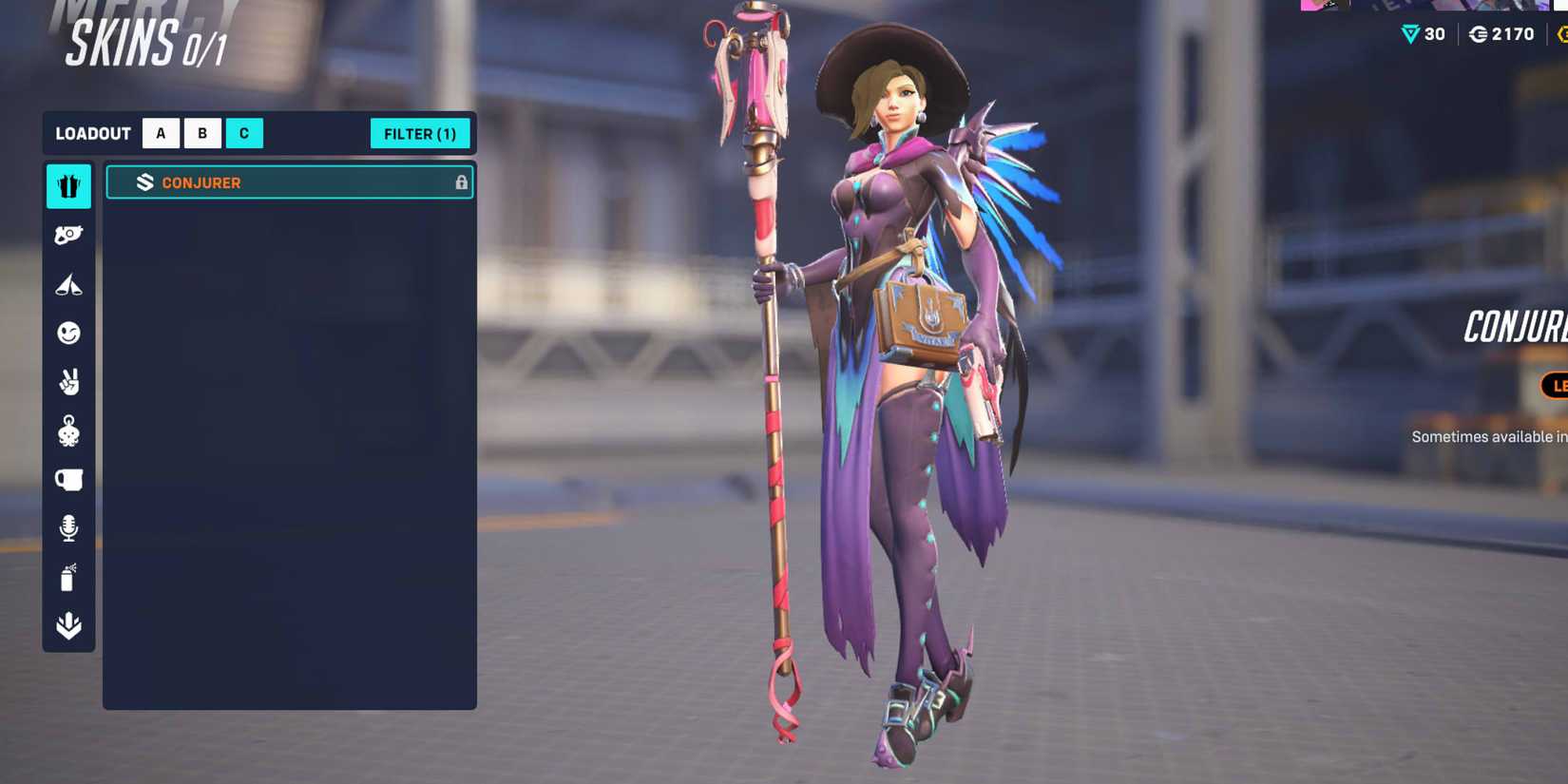1568x784 pixels.
Task: Click the winged arrow icon at sidebar bottom
Action: coord(67,627)
